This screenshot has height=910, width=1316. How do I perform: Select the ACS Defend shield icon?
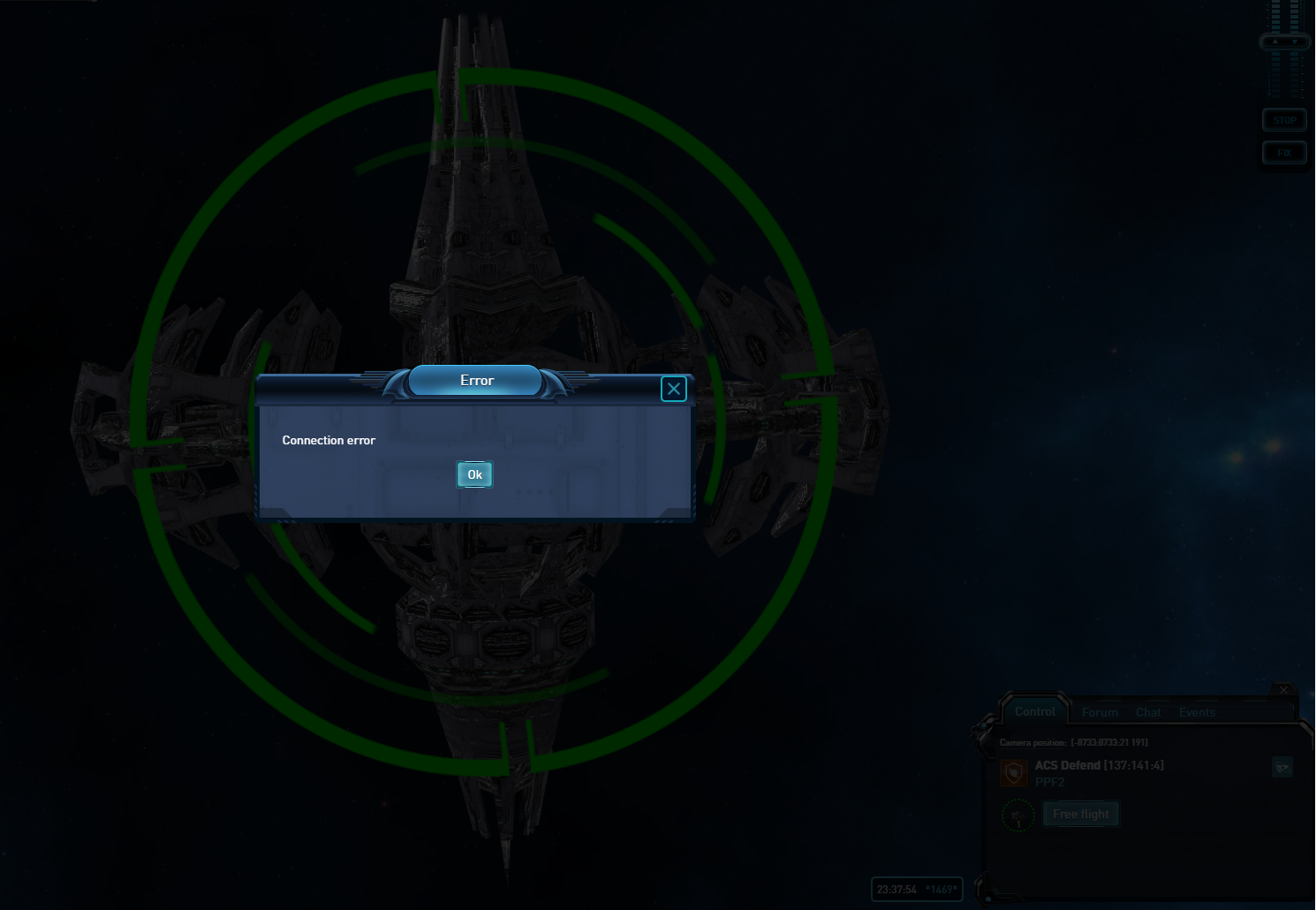point(1014,773)
